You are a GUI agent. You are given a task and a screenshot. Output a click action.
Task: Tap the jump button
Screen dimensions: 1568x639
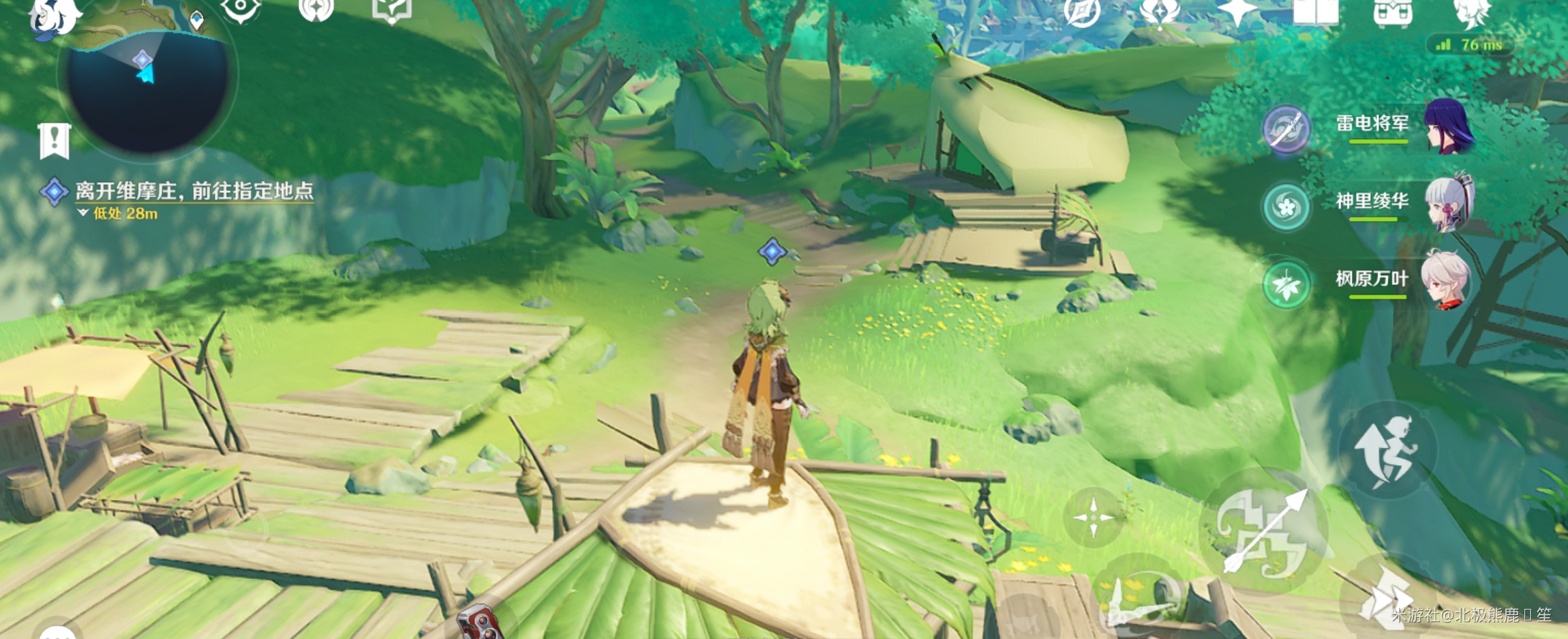tap(1387, 449)
